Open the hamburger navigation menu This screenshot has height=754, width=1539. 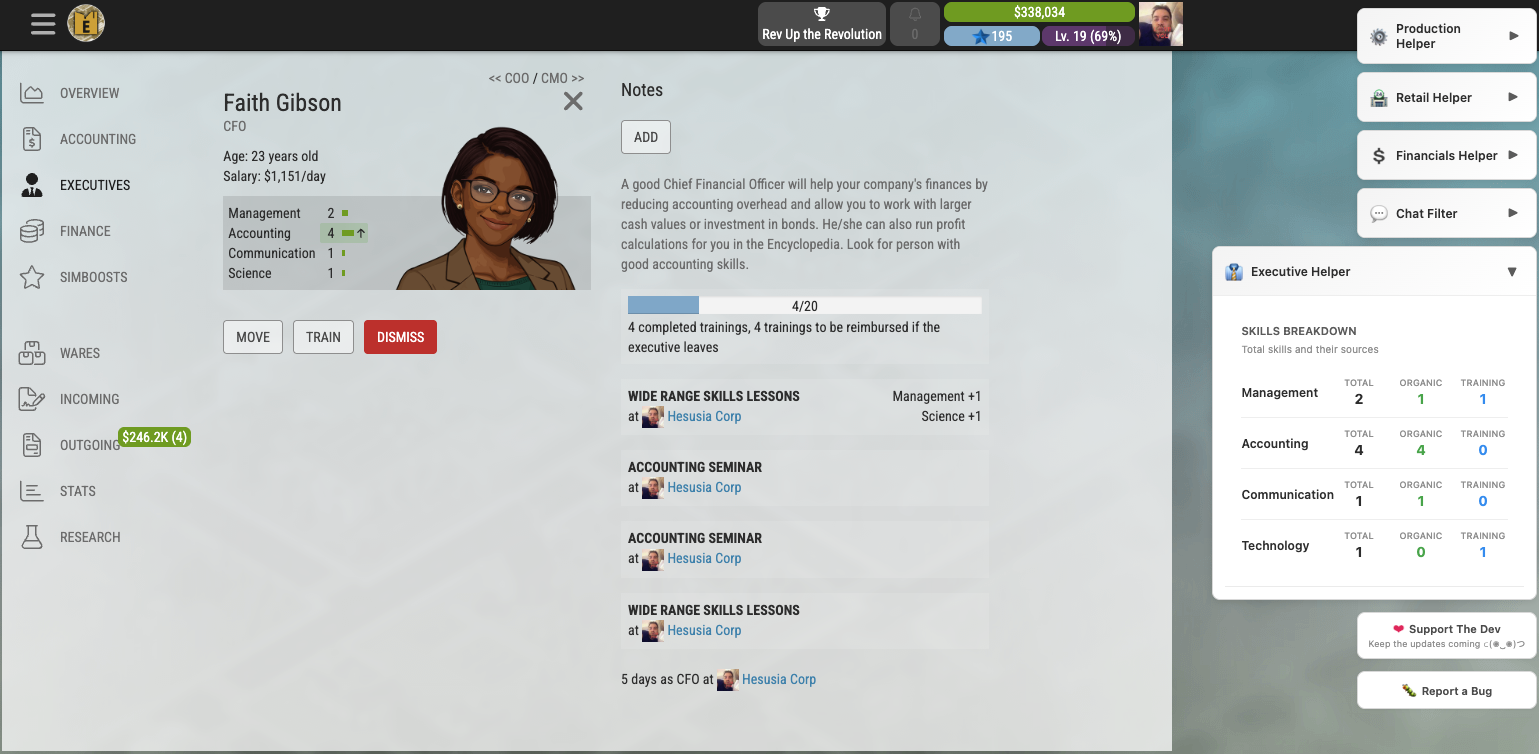[42, 24]
